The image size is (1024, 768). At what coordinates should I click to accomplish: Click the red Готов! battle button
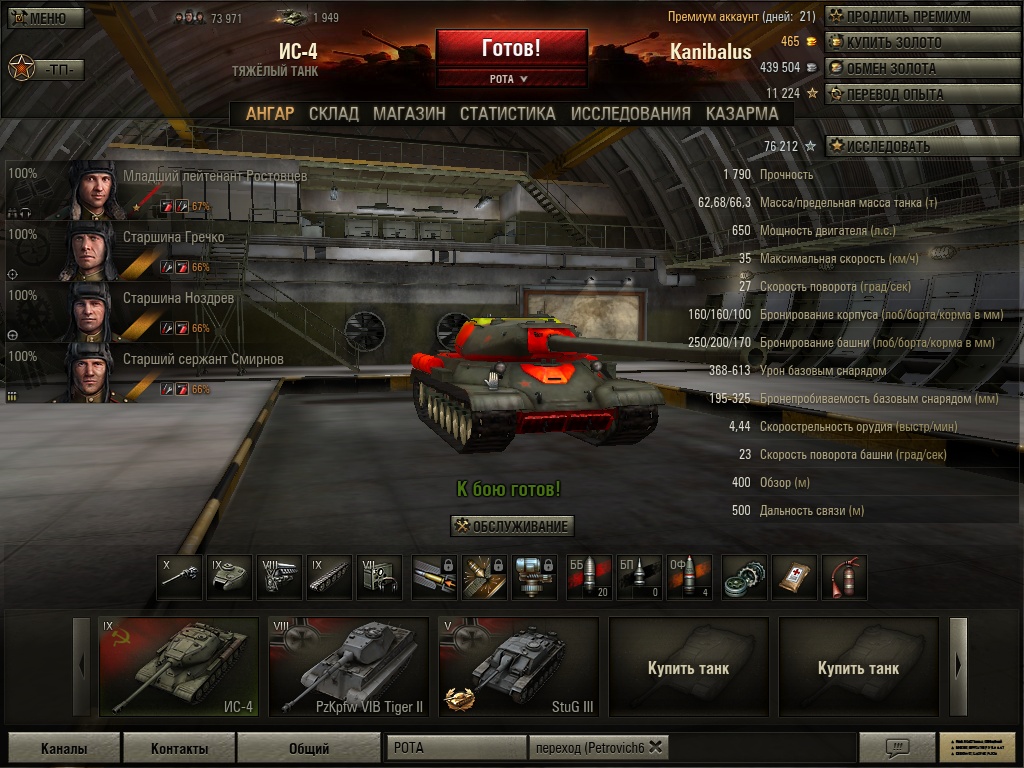[x=511, y=48]
